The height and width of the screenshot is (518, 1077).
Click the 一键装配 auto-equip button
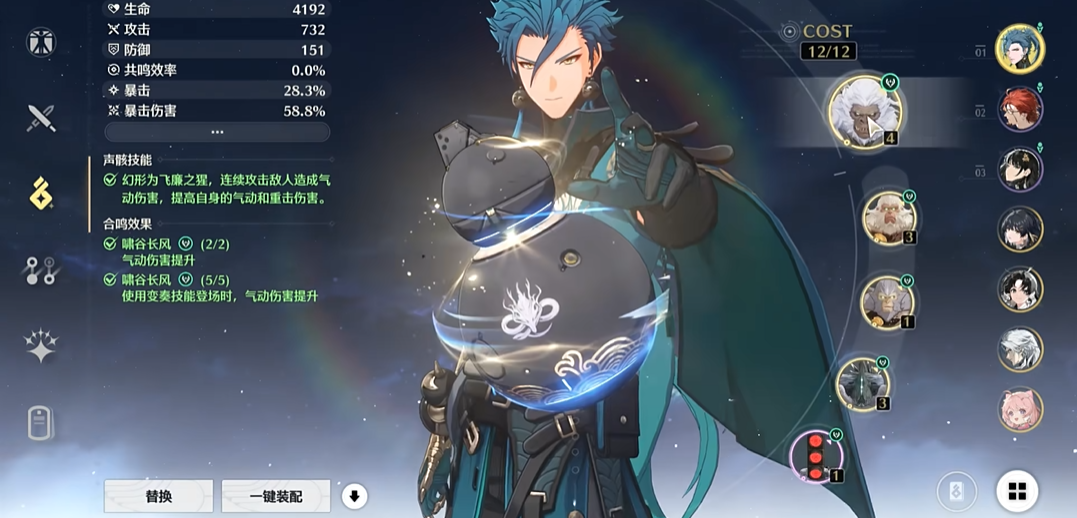click(275, 496)
